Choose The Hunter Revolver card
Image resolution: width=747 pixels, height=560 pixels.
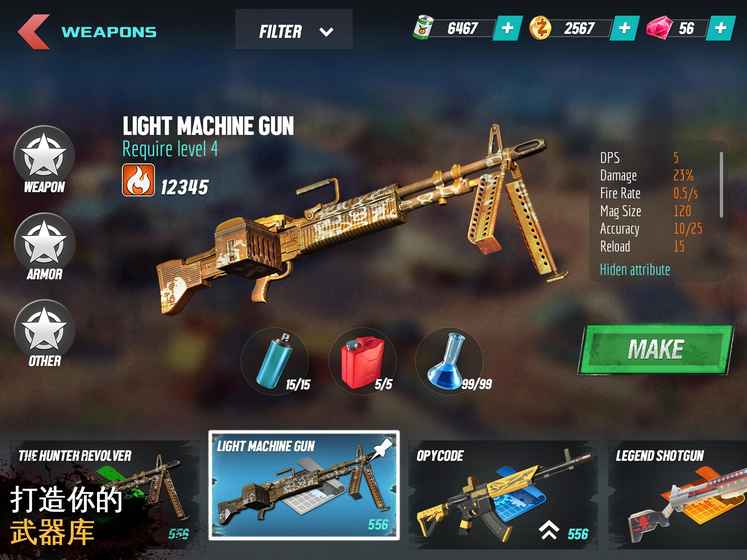click(x=98, y=495)
